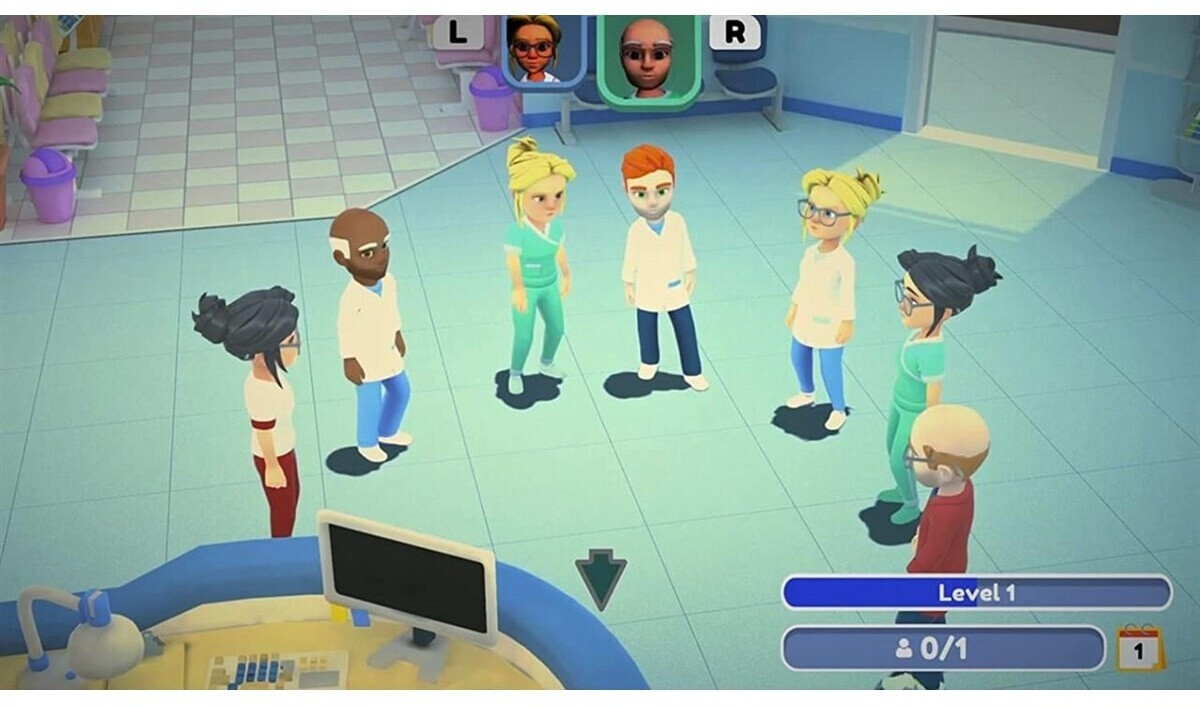The width and height of the screenshot is (1200, 706).
Task: Choose the bald man's green-framed portrait
Action: point(647,57)
